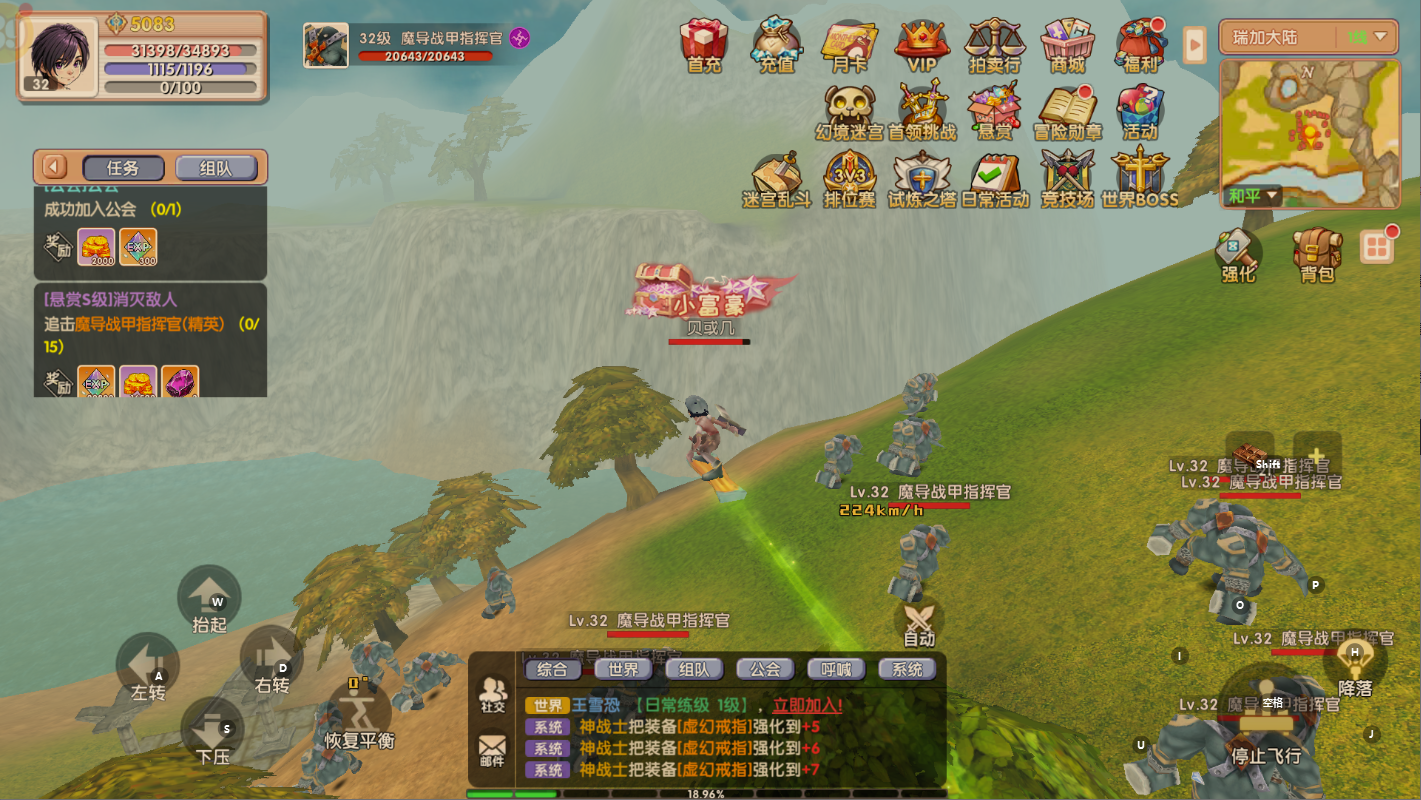The height and width of the screenshot is (800, 1421).
Task: Select the 公会 guild chat tab
Action: coord(765,669)
